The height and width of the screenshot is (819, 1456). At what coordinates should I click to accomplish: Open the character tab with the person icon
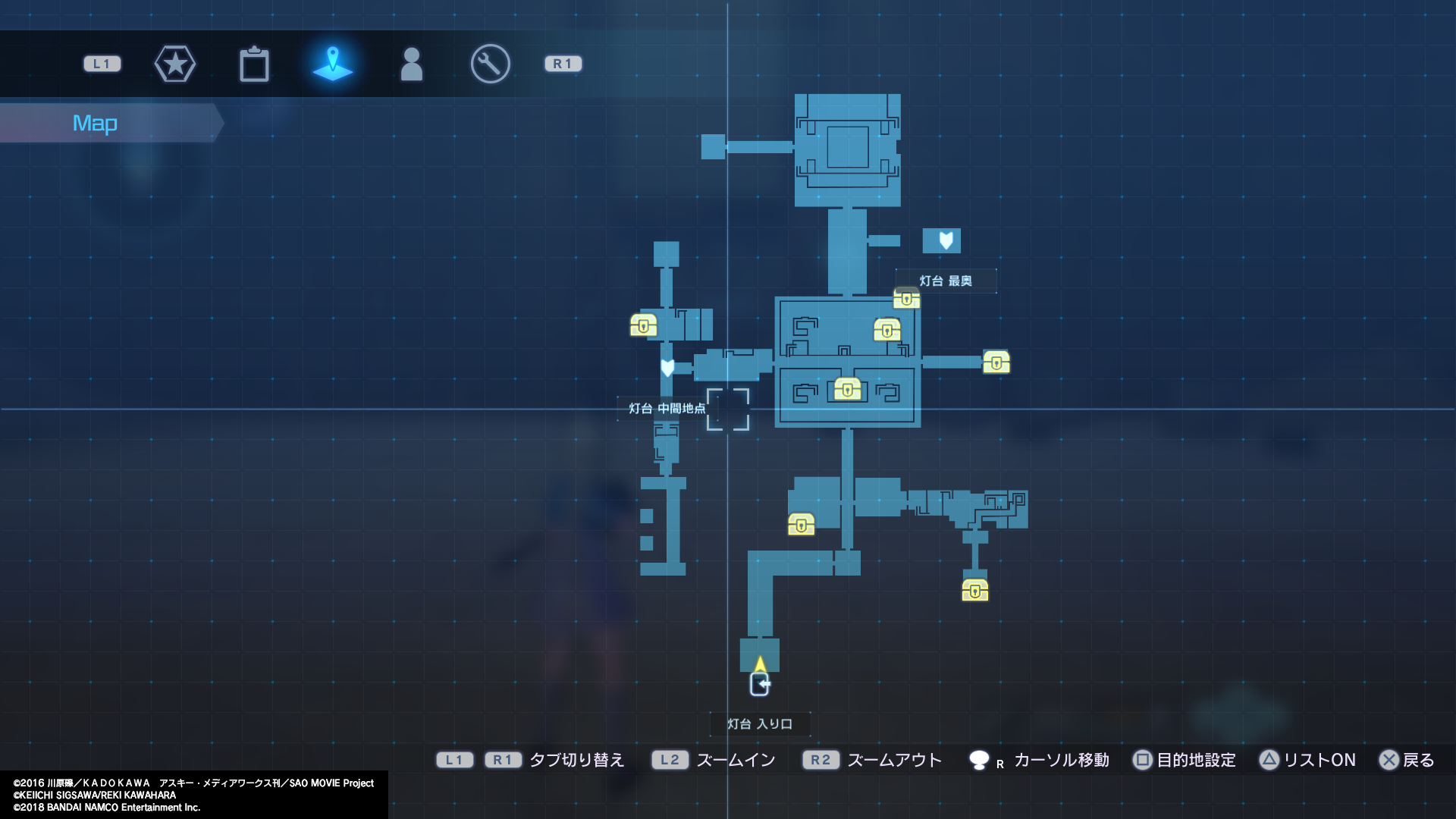point(412,64)
